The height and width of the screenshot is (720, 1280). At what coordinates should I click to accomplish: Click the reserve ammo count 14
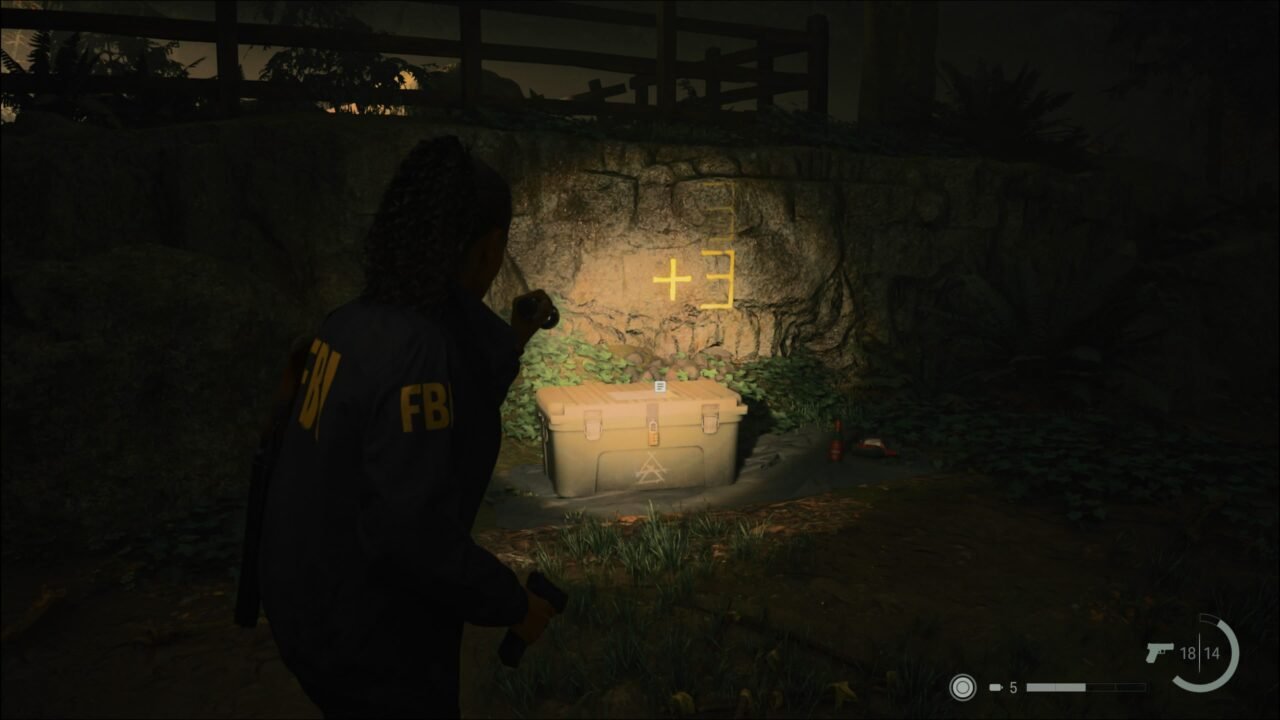coord(1211,652)
